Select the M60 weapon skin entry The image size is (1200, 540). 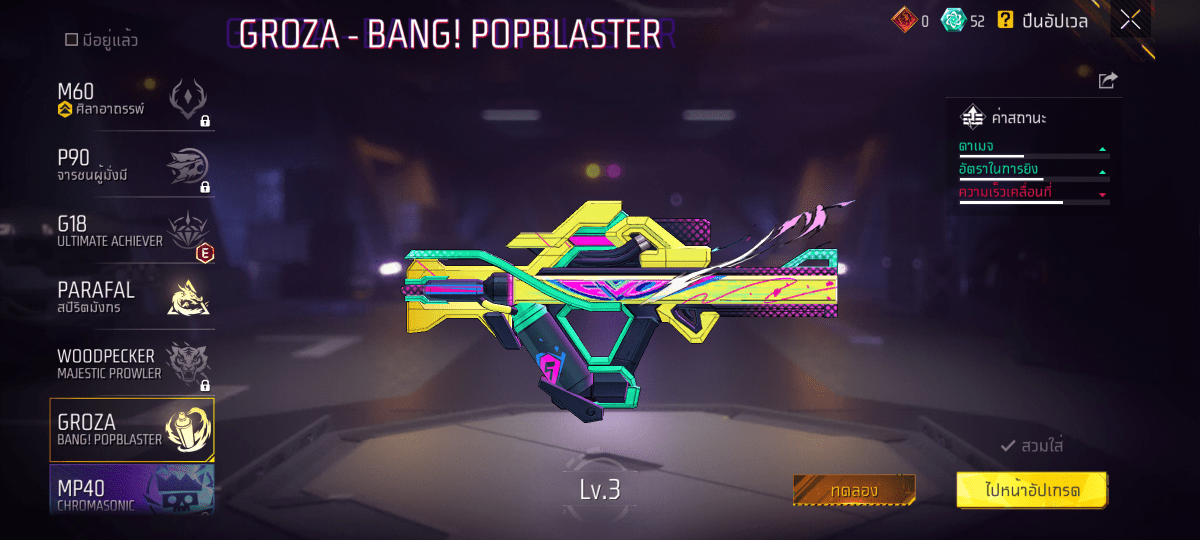(x=132, y=100)
